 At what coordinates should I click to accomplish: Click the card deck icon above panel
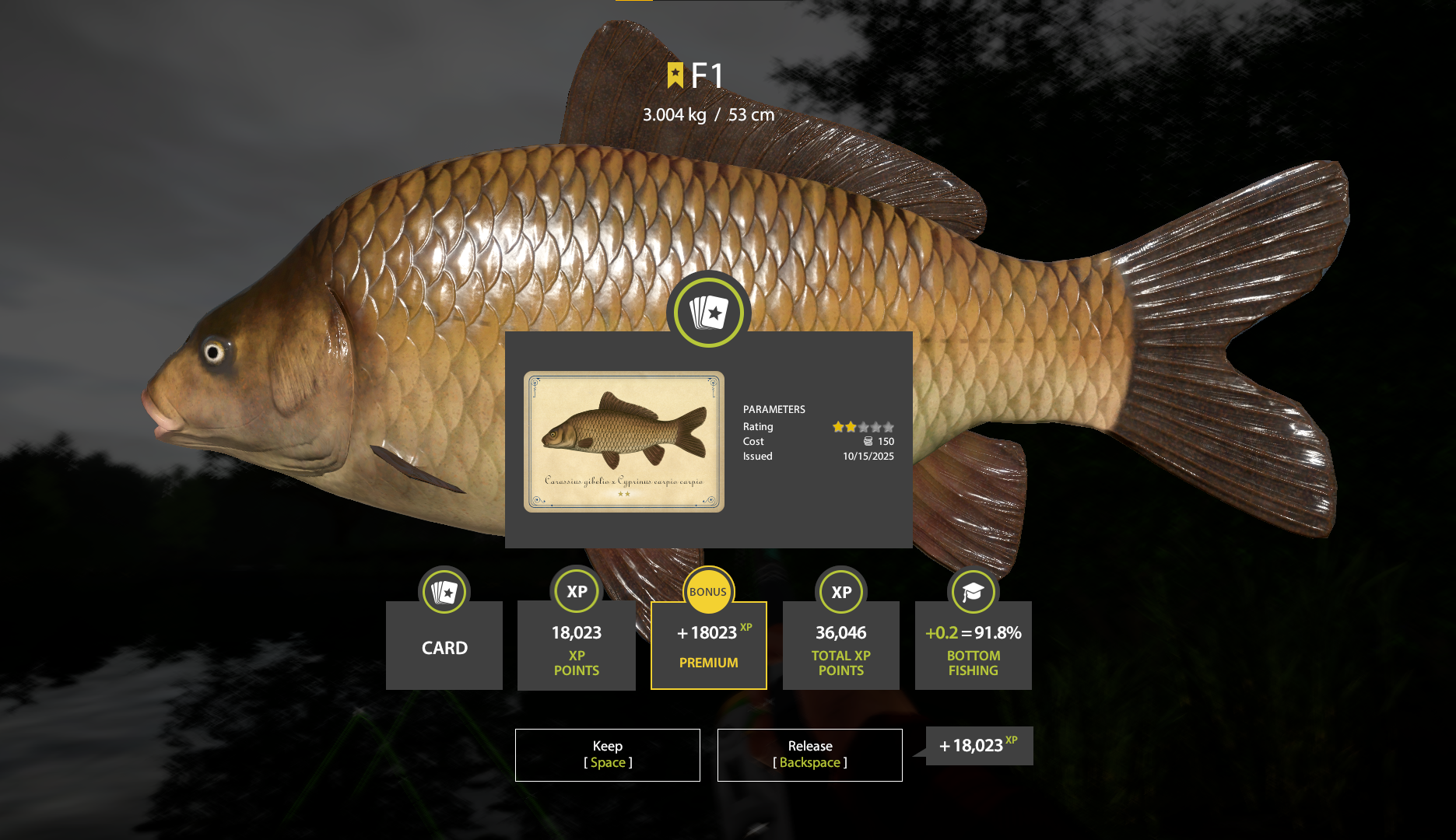point(708,313)
